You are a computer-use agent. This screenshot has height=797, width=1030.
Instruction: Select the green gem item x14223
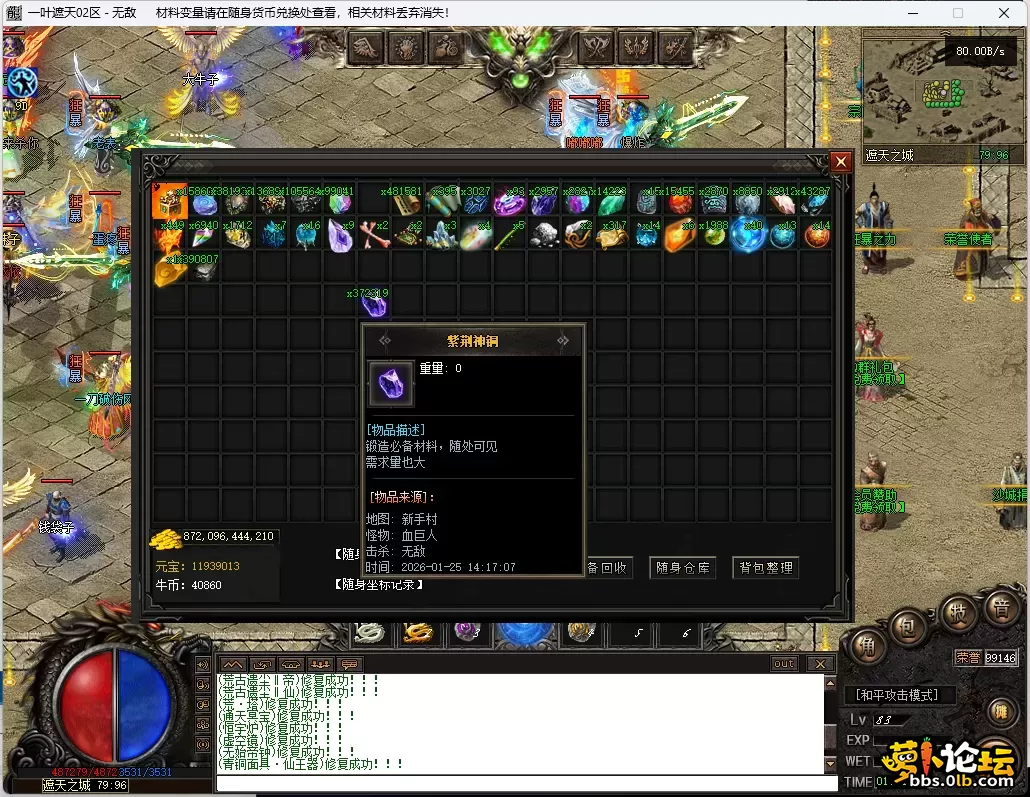click(611, 203)
